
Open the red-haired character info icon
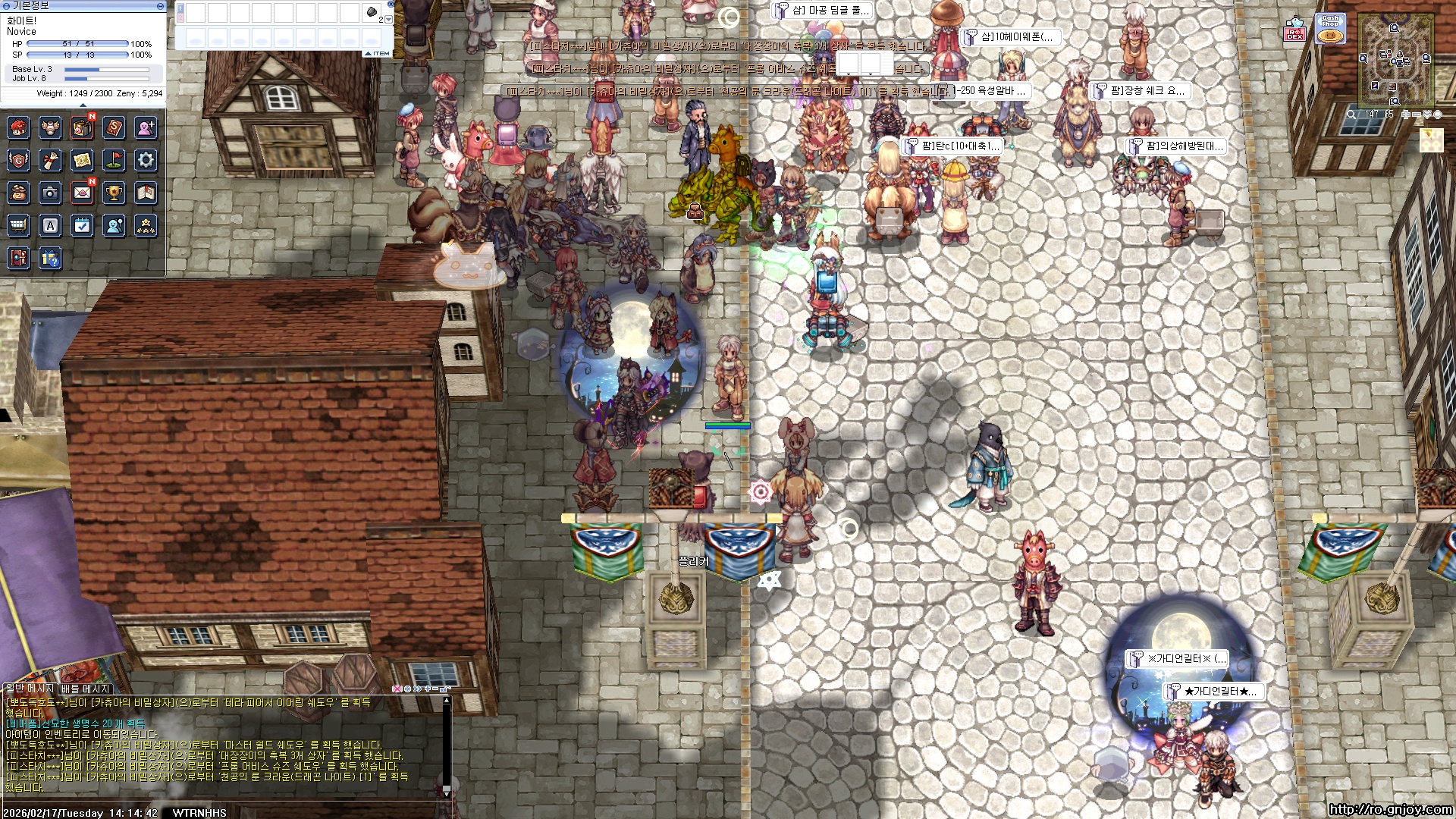[18, 128]
